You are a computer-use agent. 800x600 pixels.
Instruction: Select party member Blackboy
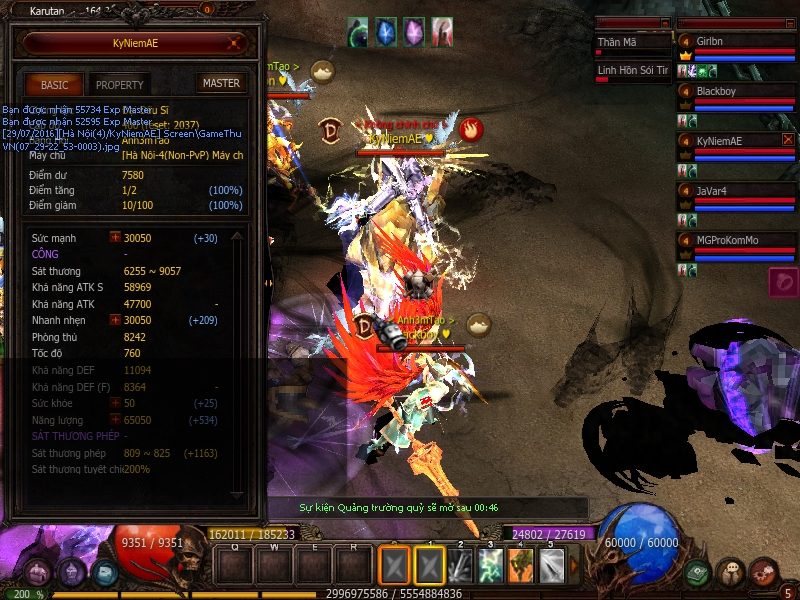(735, 92)
